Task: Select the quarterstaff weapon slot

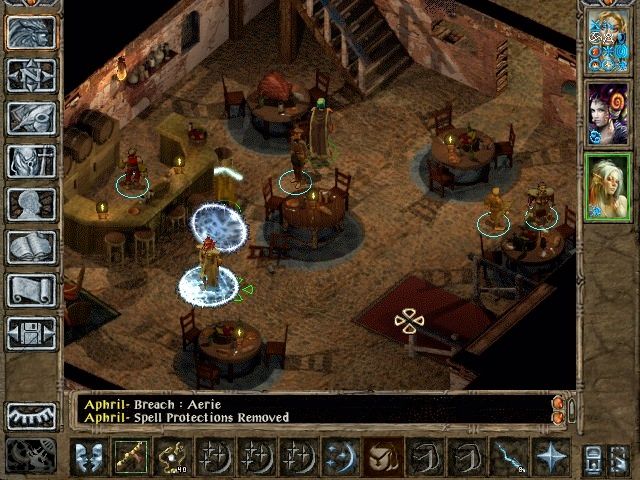Action: pyautogui.click(x=130, y=458)
